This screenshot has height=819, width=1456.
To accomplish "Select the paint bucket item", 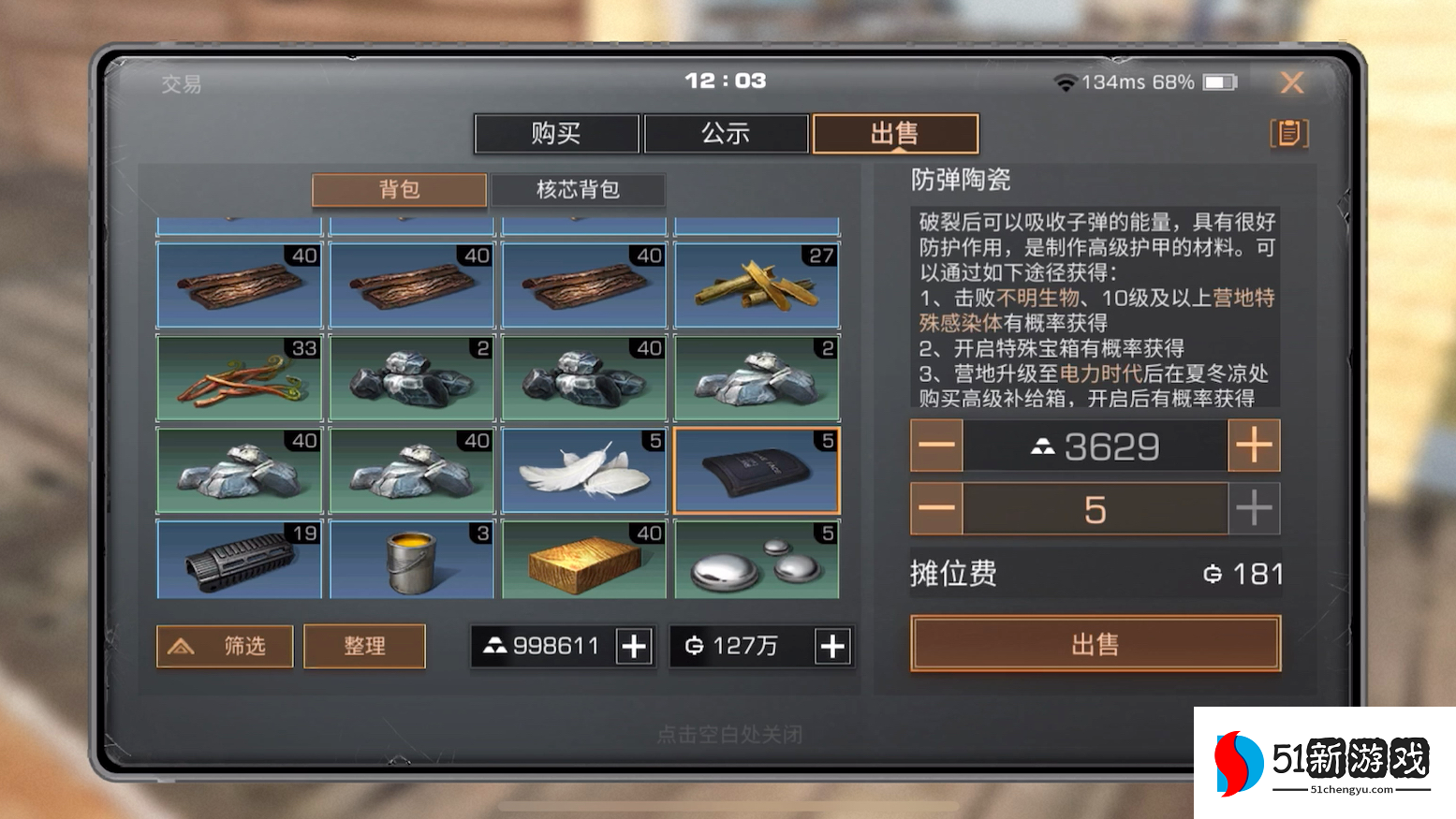I will [411, 560].
